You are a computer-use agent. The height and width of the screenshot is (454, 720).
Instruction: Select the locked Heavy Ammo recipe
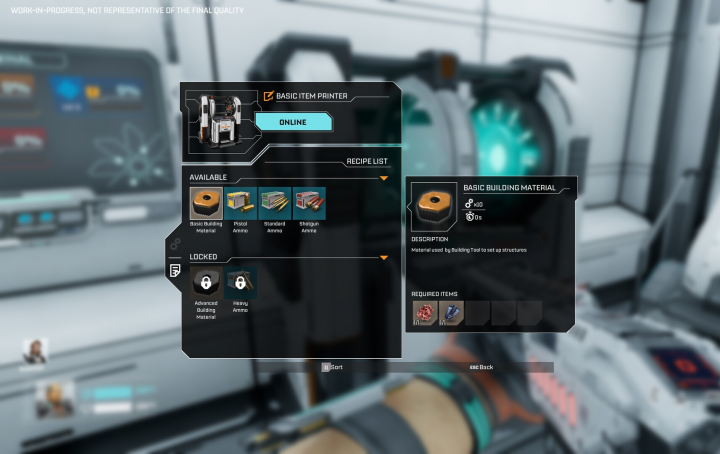241,282
